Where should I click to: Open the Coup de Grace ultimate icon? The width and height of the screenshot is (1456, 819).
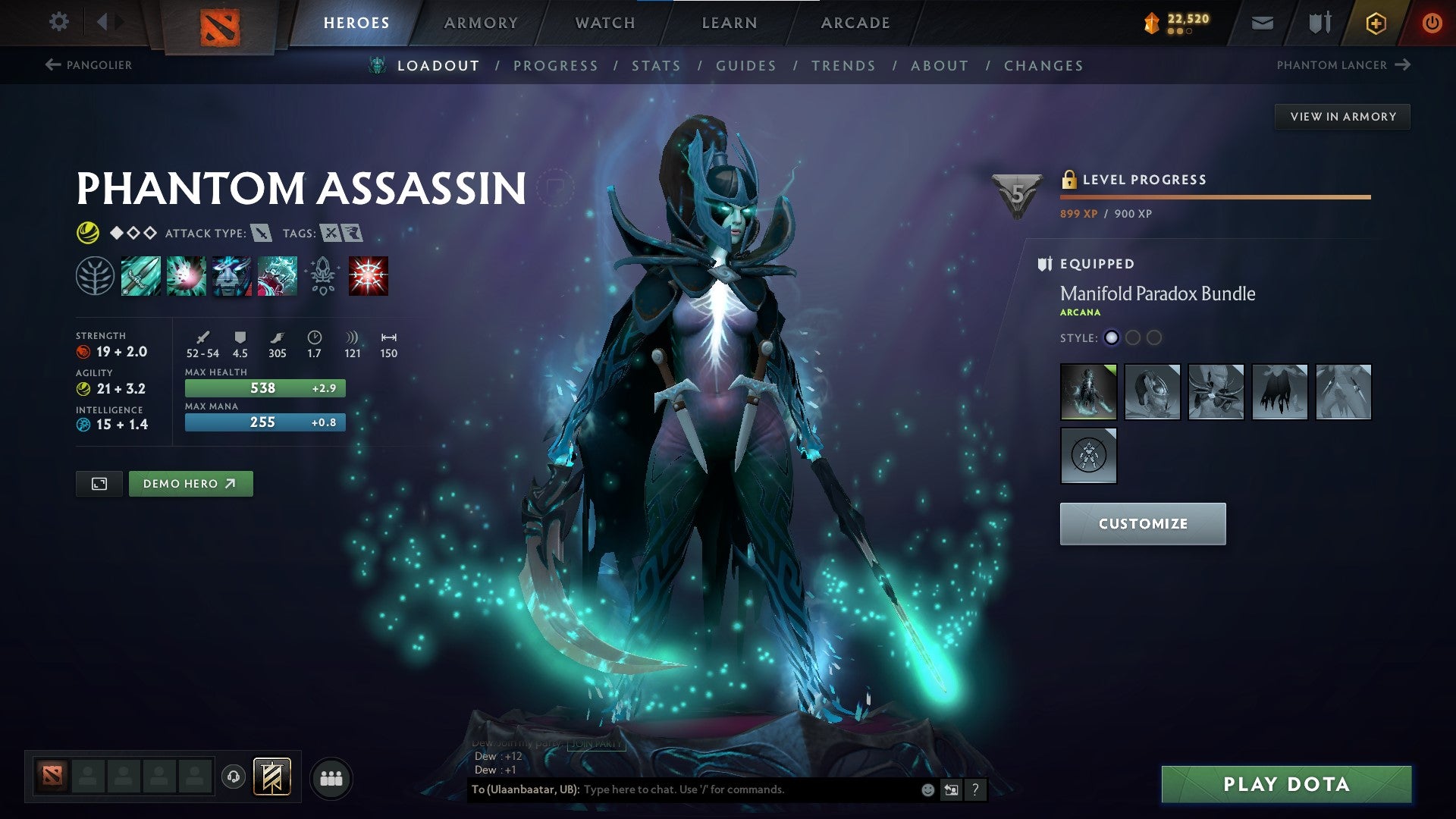click(x=368, y=275)
